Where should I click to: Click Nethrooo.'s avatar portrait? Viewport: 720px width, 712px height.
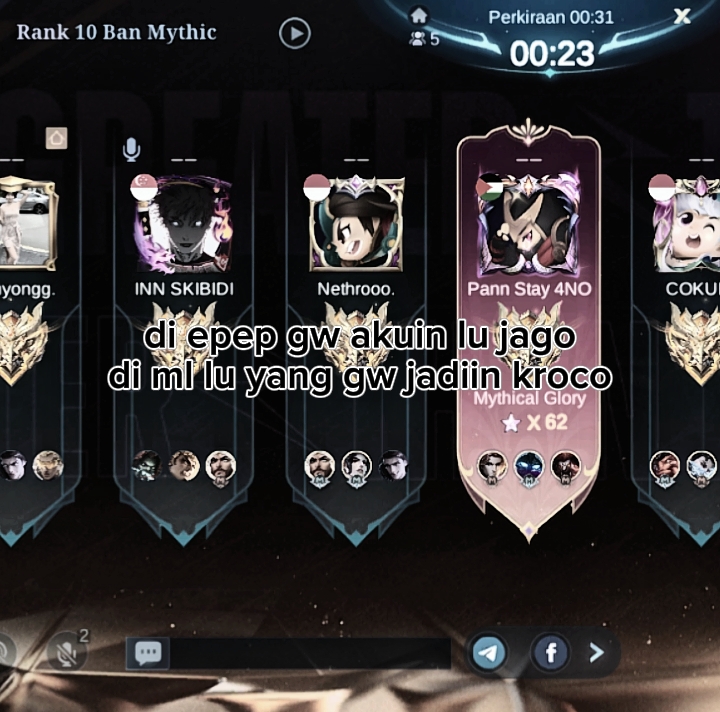point(356,224)
